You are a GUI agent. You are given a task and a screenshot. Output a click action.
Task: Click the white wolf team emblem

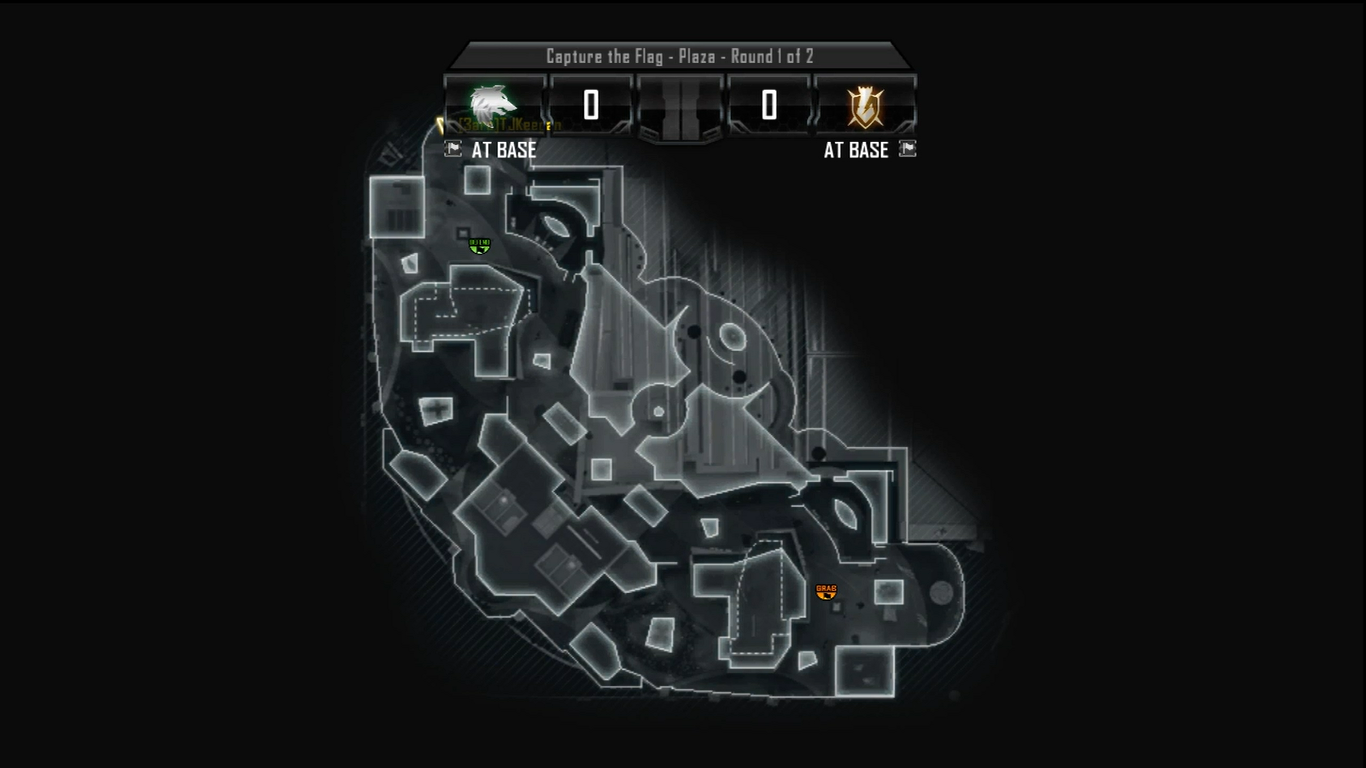pos(494,104)
